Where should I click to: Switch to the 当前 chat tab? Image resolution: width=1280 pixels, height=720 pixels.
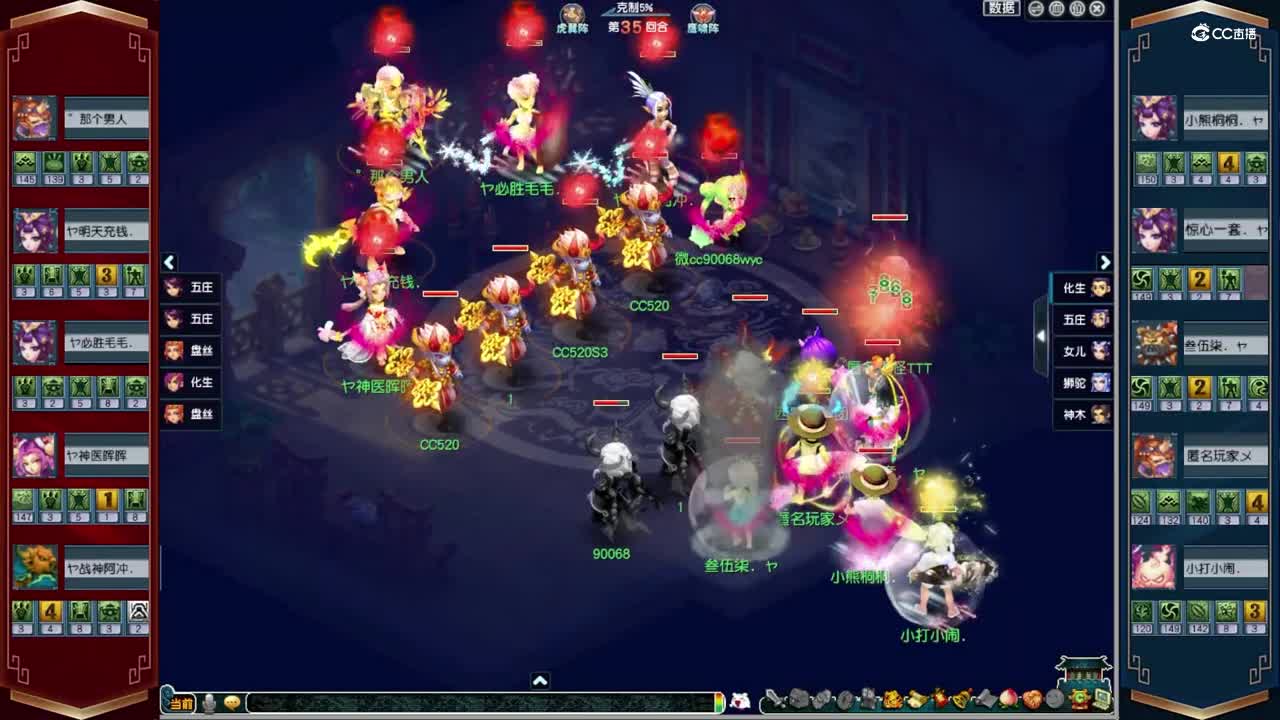[180, 703]
